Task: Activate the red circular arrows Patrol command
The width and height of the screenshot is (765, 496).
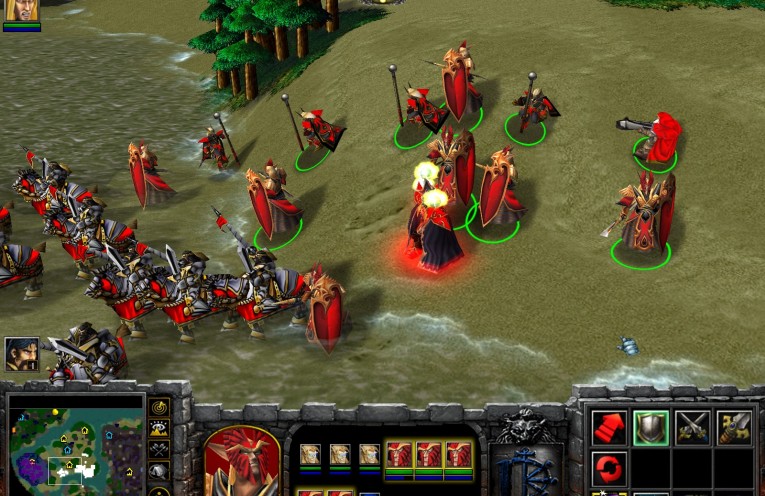Action: 609,468
